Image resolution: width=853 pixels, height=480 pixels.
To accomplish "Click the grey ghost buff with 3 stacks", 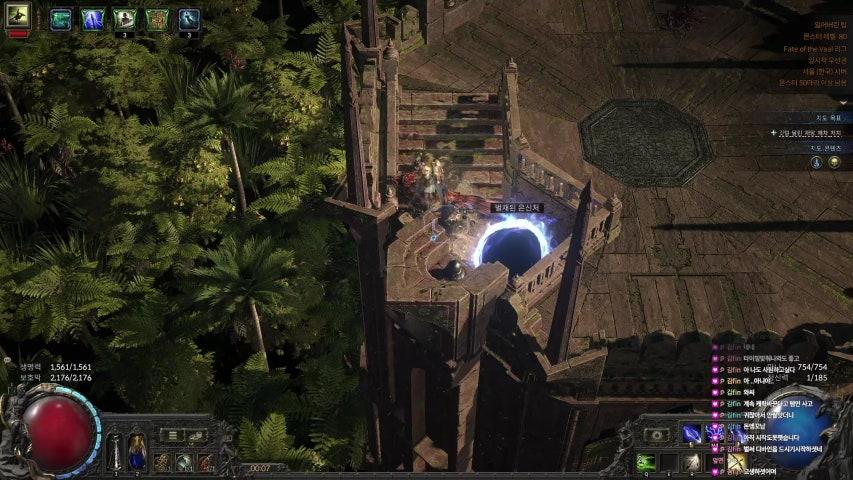I will tap(189, 18).
